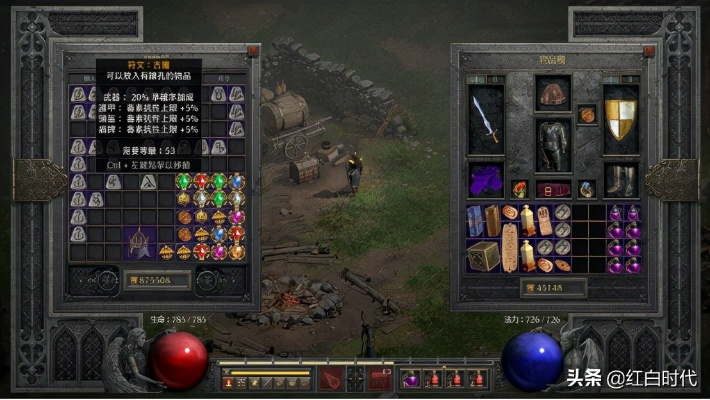Select the blue tome in inventory
This screenshot has height=400, width=710.
(x=475, y=220)
